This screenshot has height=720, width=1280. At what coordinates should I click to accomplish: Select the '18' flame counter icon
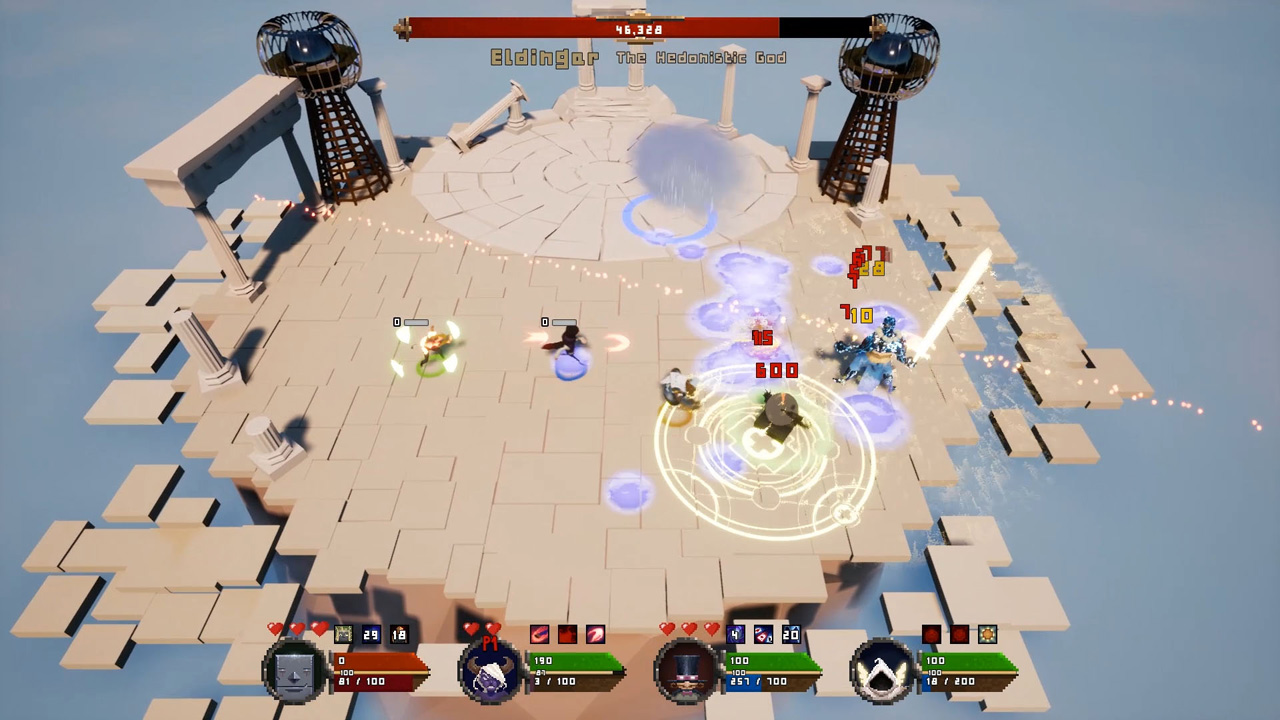coord(399,633)
